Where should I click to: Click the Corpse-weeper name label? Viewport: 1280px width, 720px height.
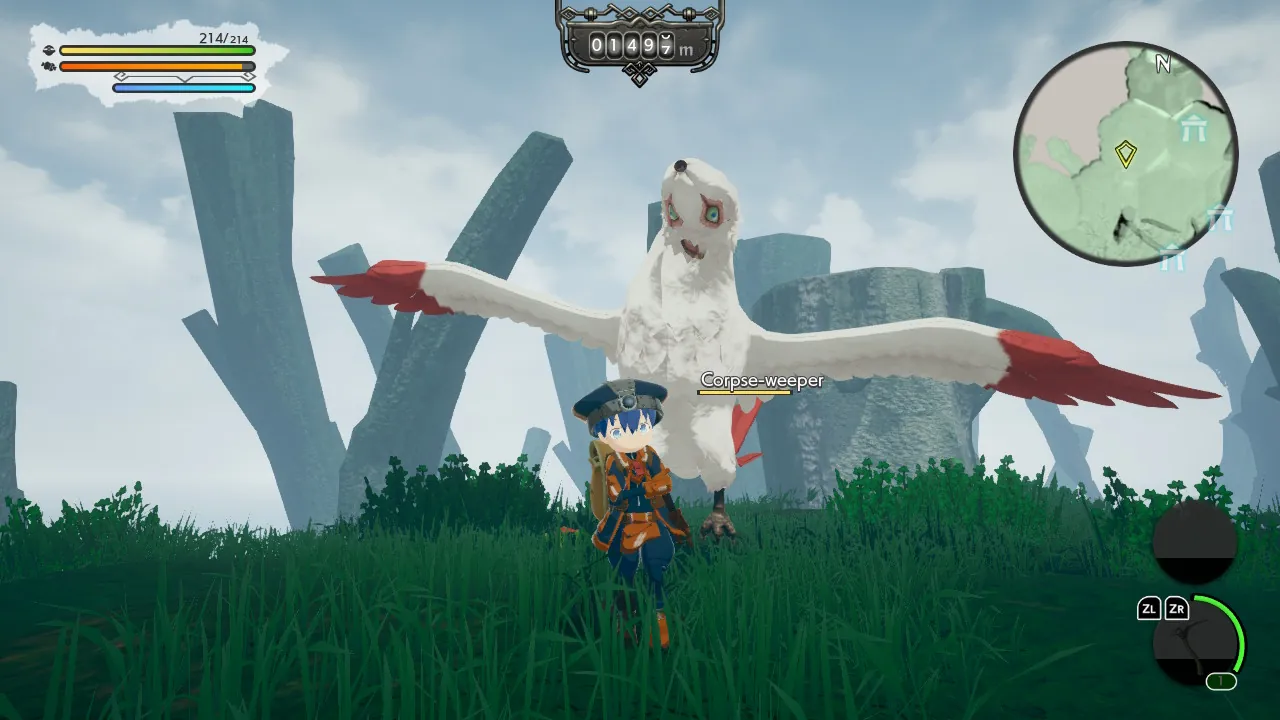click(762, 381)
